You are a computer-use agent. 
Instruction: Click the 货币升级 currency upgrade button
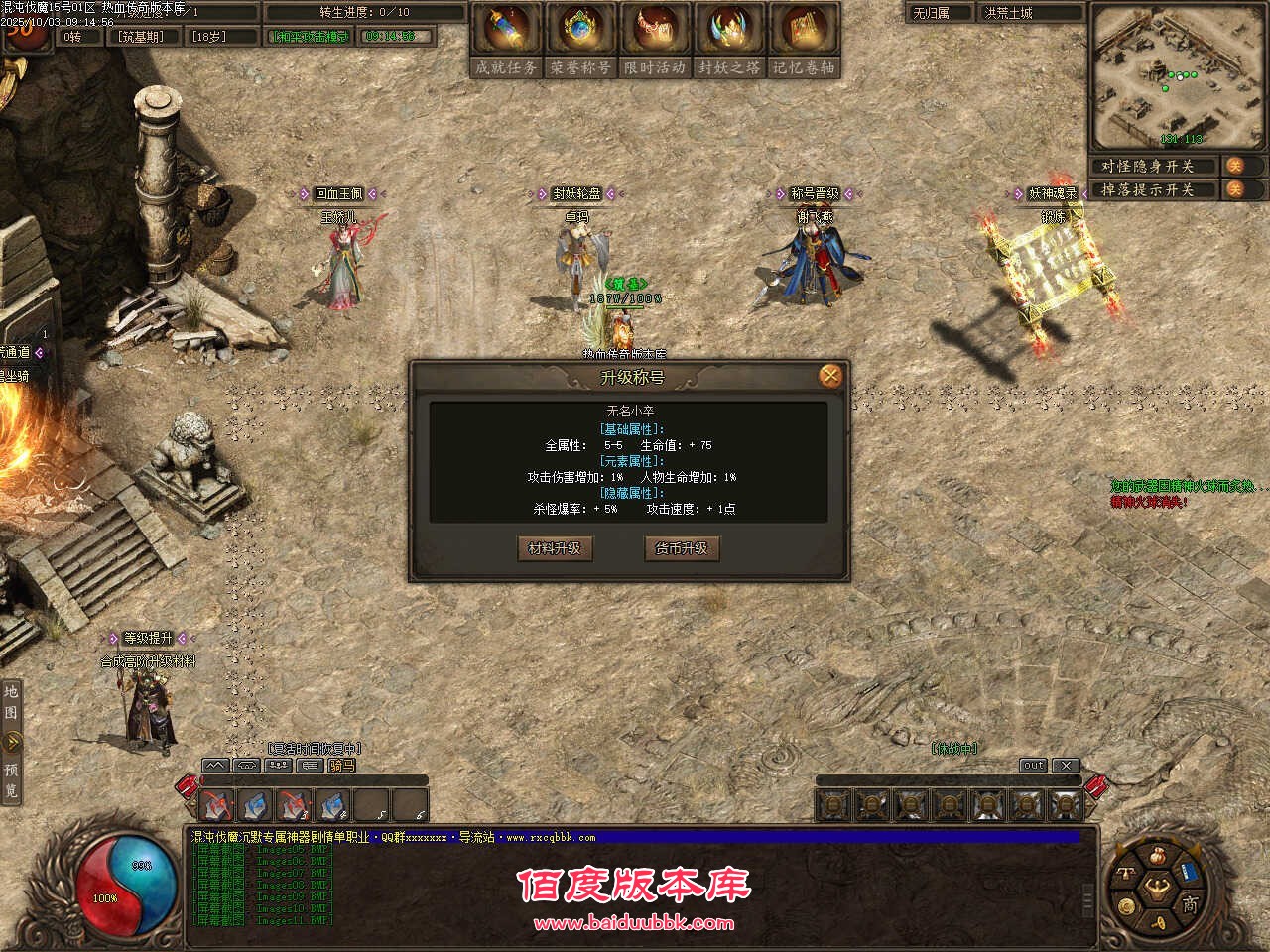(682, 548)
